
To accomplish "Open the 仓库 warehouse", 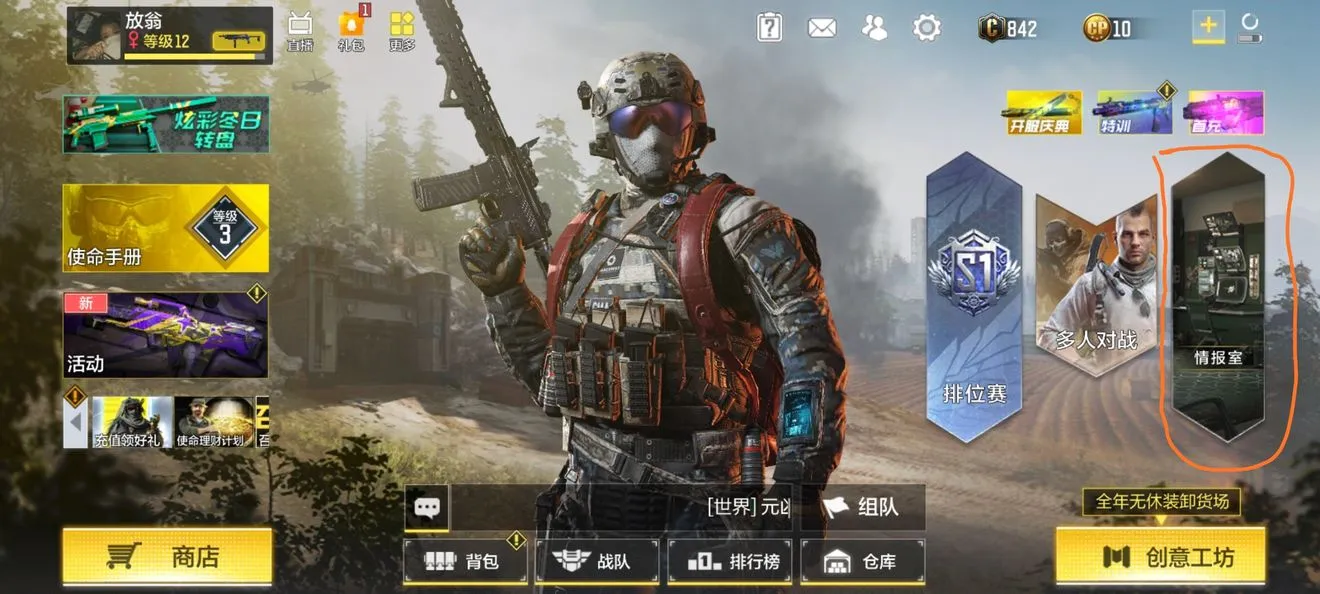I will pyautogui.click(x=862, y=561).
